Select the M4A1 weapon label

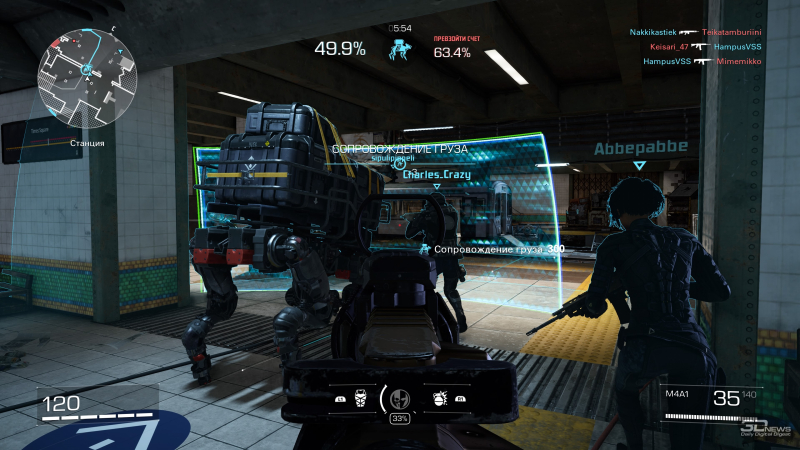(678, 395)
